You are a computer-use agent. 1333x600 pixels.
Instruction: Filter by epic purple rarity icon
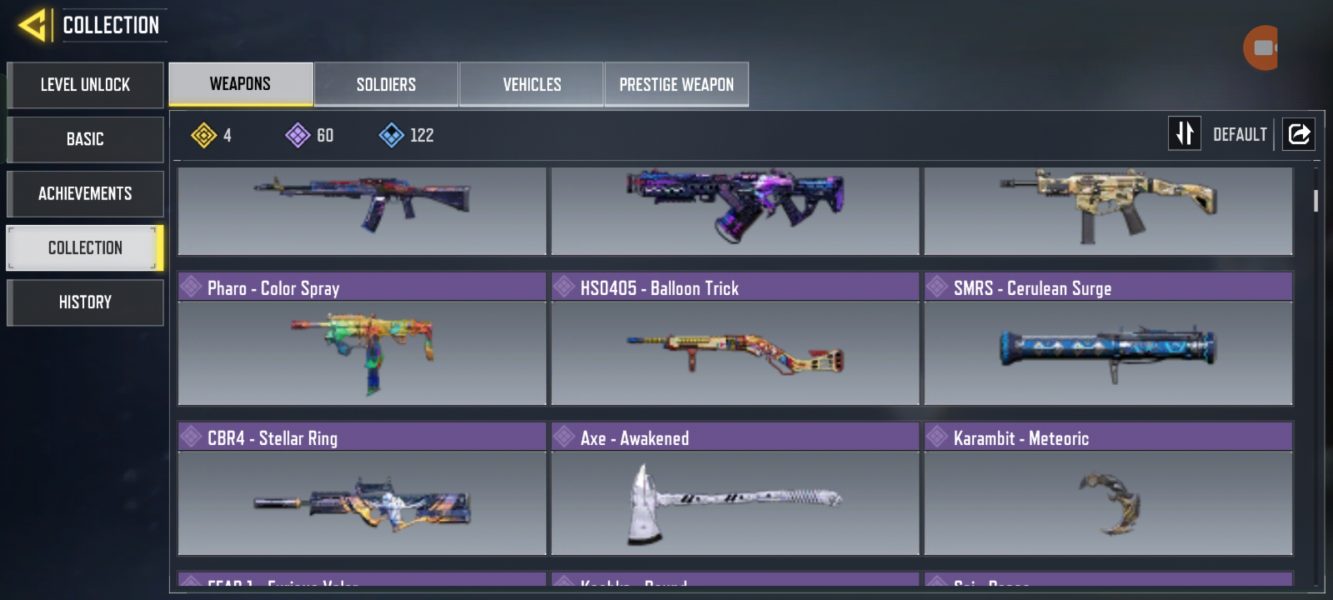pos(298,135)
